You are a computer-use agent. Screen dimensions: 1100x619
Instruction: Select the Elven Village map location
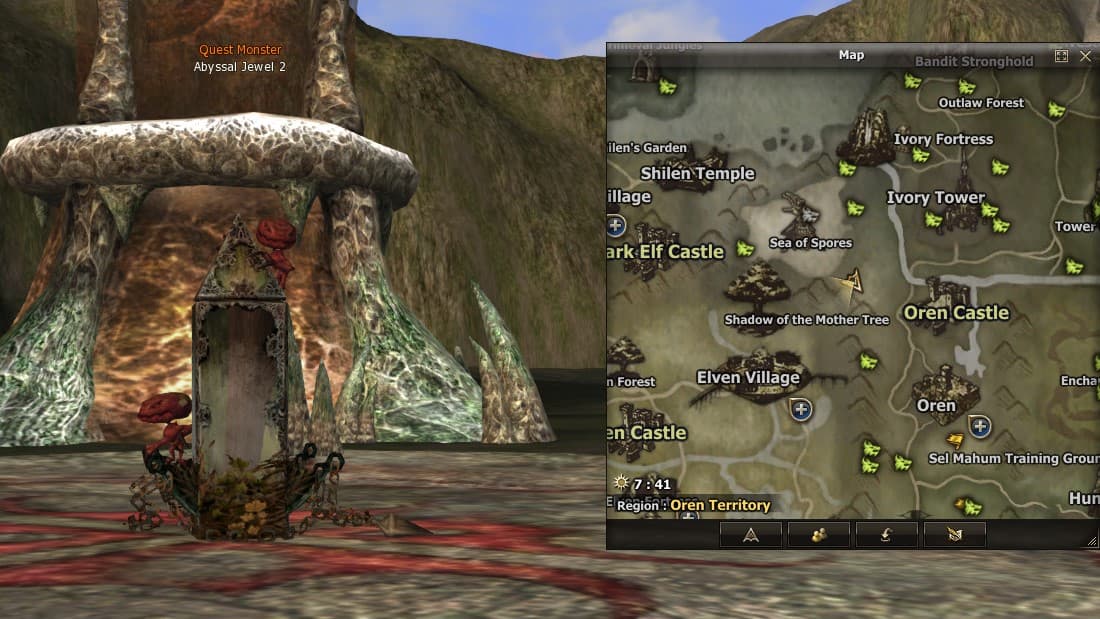(x=748, y=377)
